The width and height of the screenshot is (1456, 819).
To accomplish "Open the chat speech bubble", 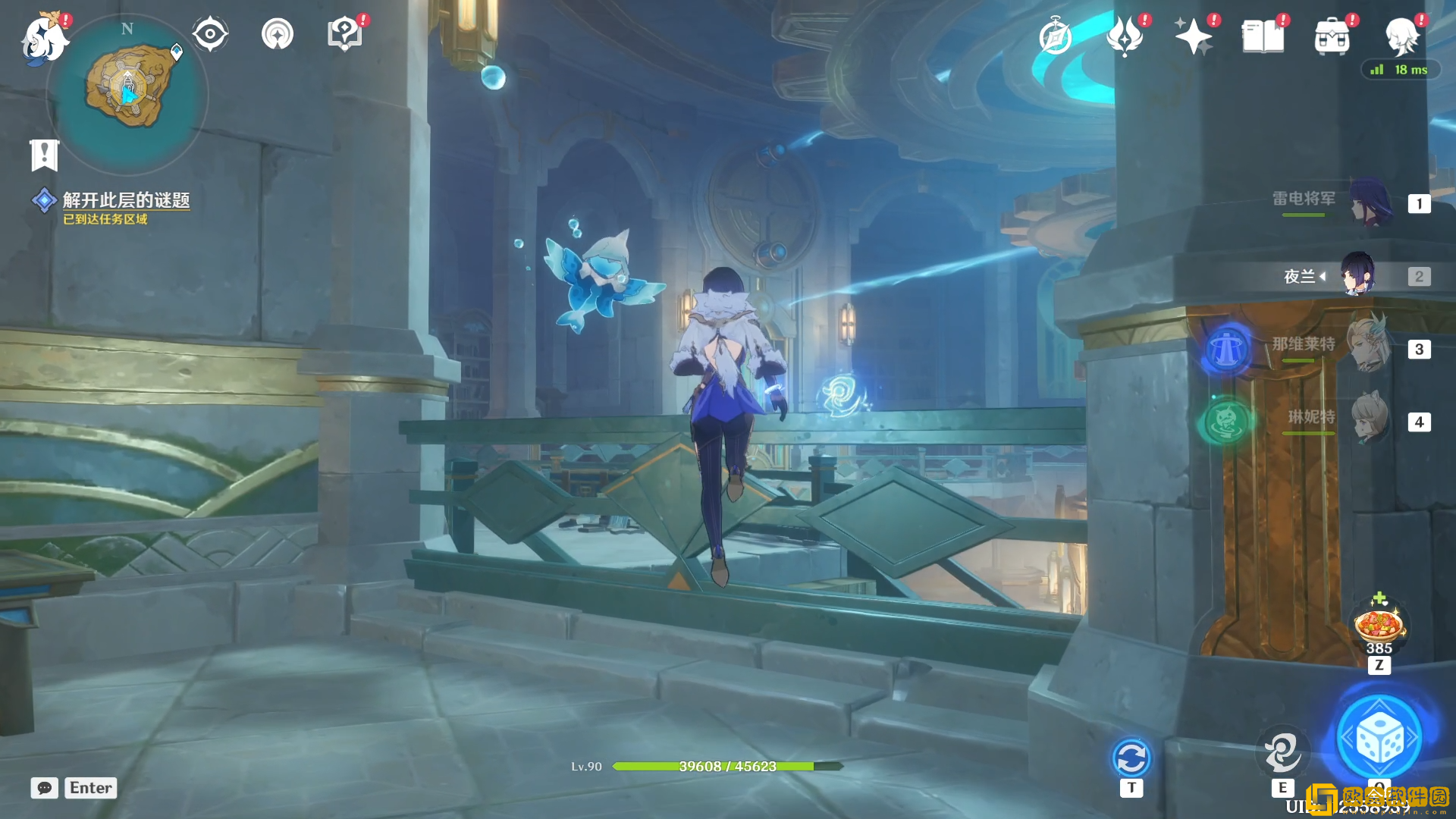I will pyautogui.click(x=44, y=788).
